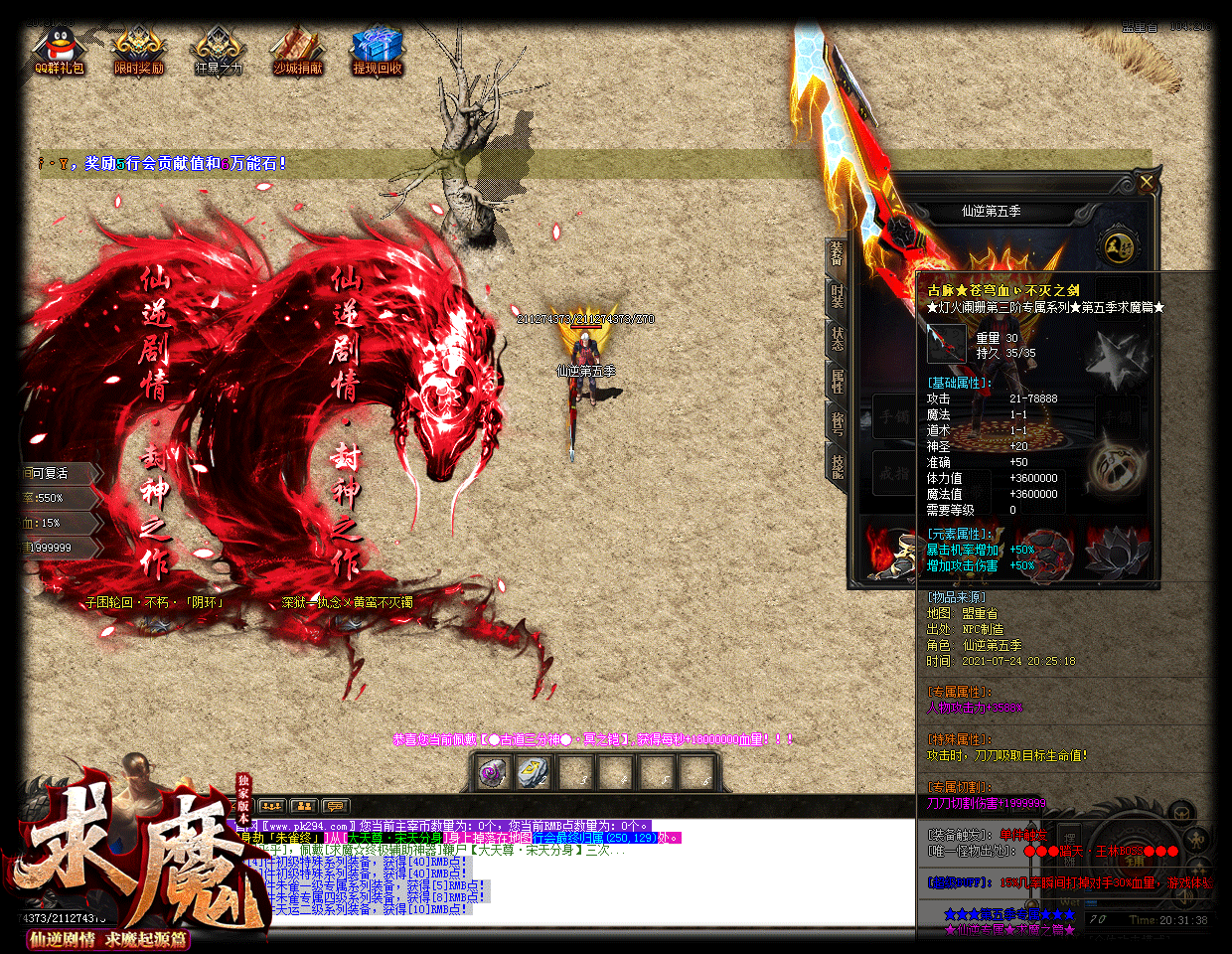The image size is (1232, 954).
Task: Switch to the 装备 equipment tab
Action: (x=837, y=256)
